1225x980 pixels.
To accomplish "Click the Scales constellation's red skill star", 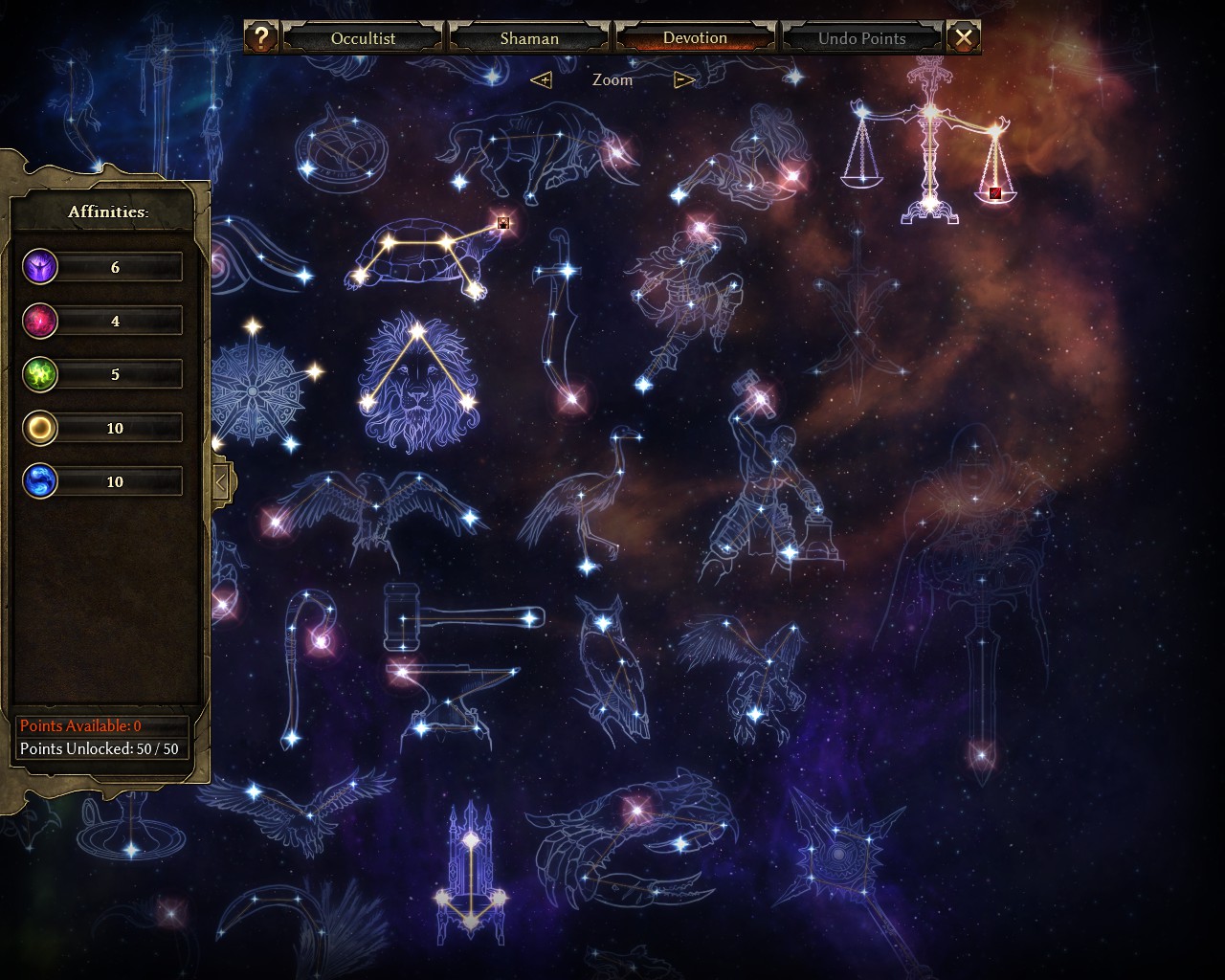I will coord(995,192).
